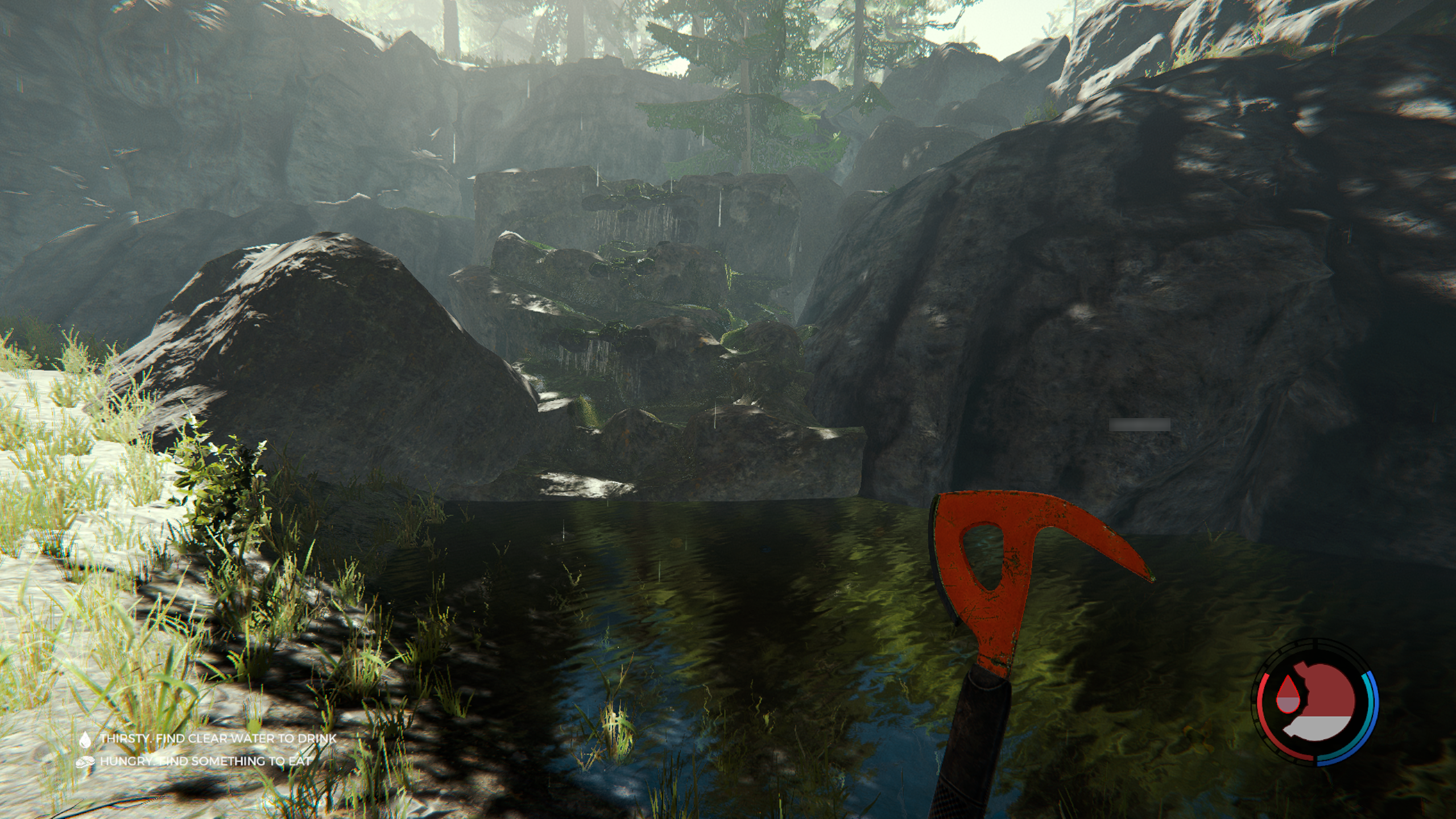Select the hungry food notification icon
Viewport: 1456px width, 819px height.
pyautogui.click(x=86, y=761)
